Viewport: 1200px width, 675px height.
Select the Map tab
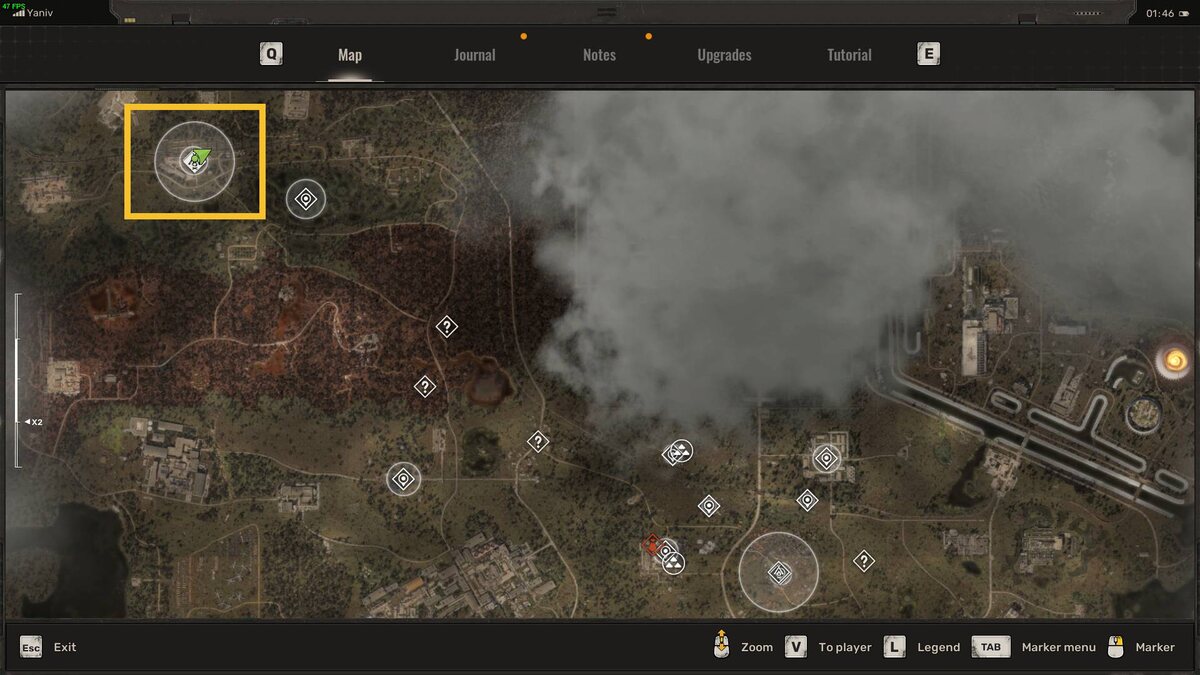point(350,55)
